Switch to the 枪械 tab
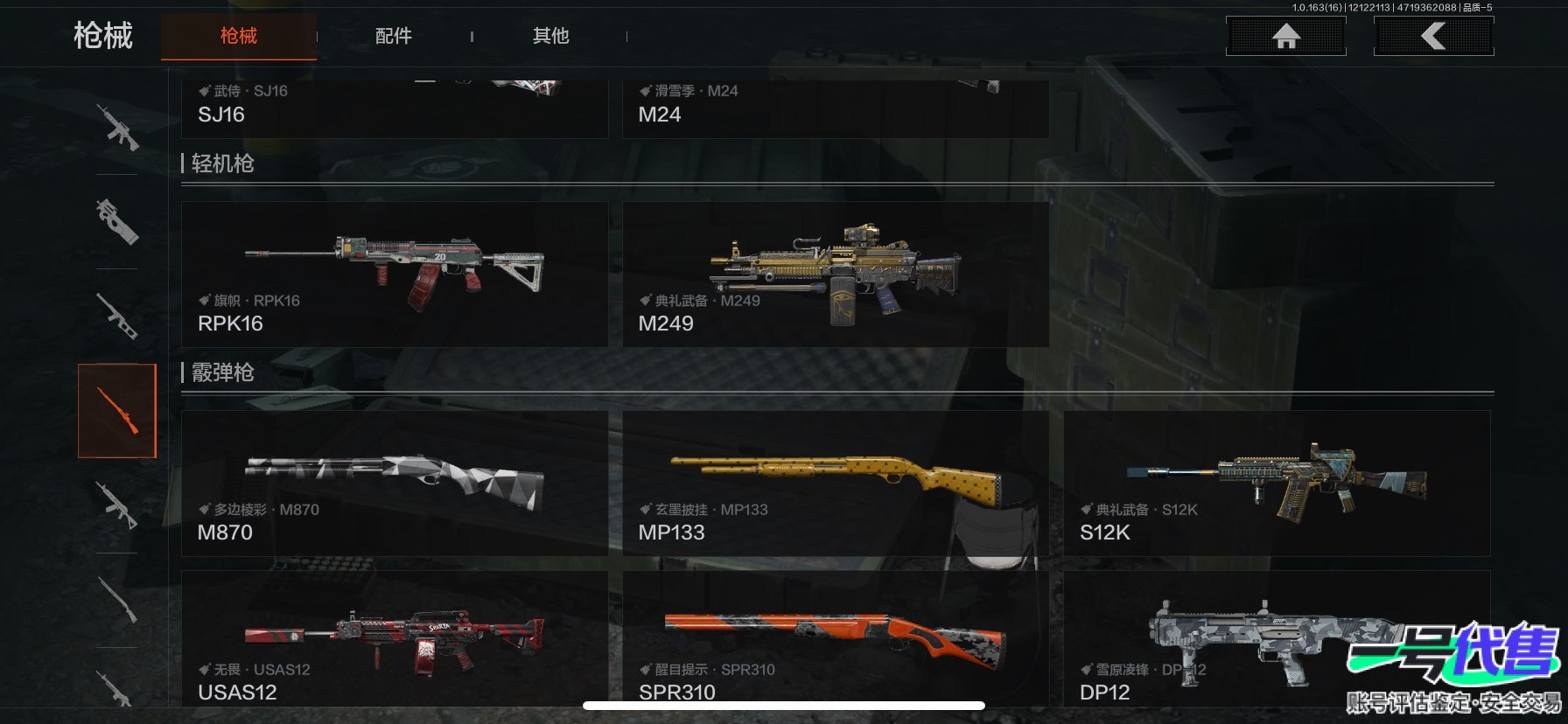This screenshot has width=1568, height=724. [238, 36]
